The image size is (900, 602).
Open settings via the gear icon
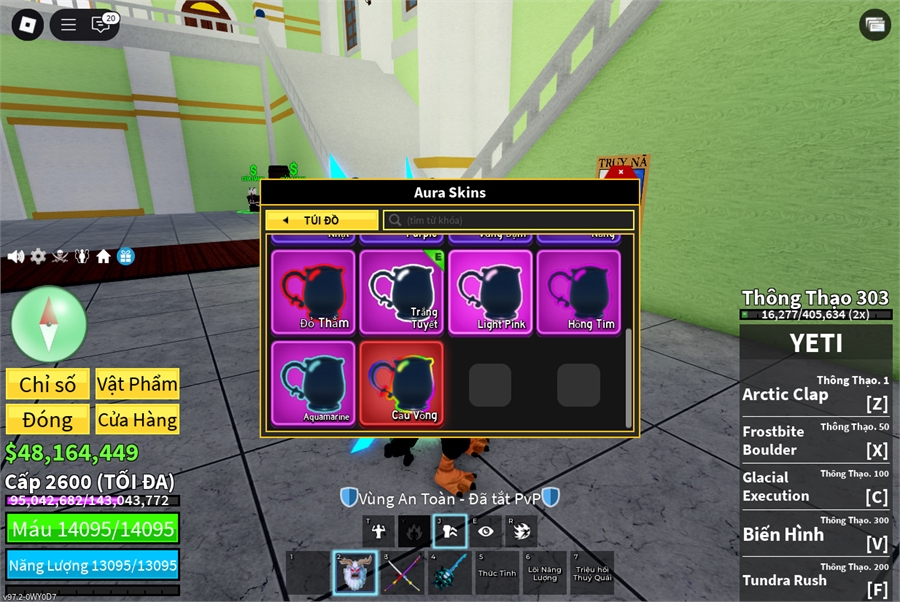point(38,257)
